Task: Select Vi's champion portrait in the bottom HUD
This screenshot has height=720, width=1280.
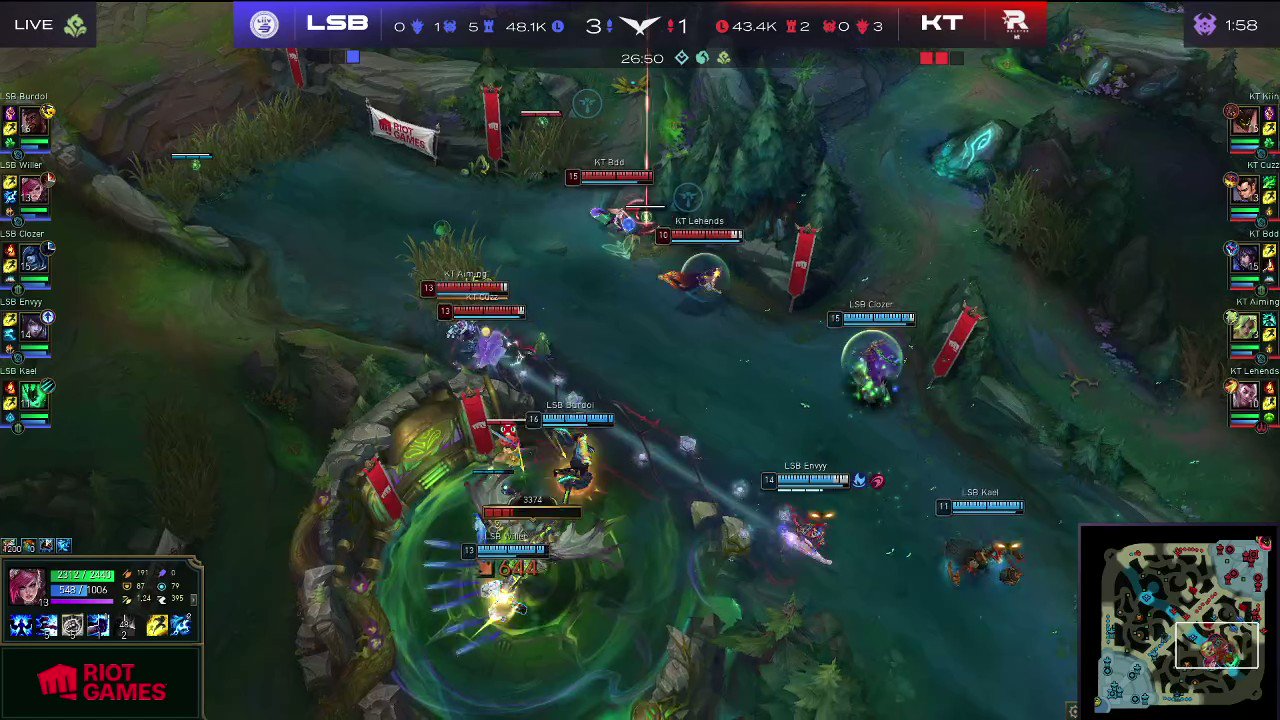Action: point(27,586)
